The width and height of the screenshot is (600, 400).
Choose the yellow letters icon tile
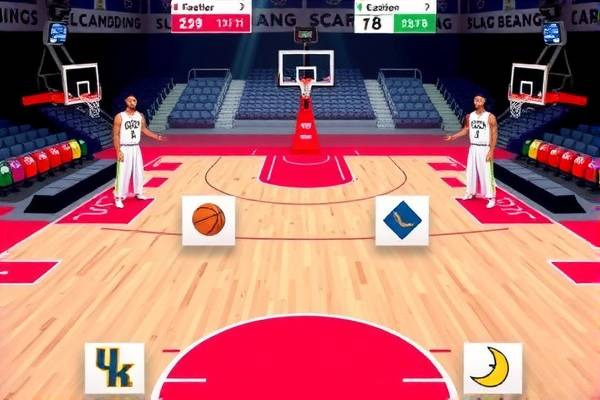click(x=114, y=367)
